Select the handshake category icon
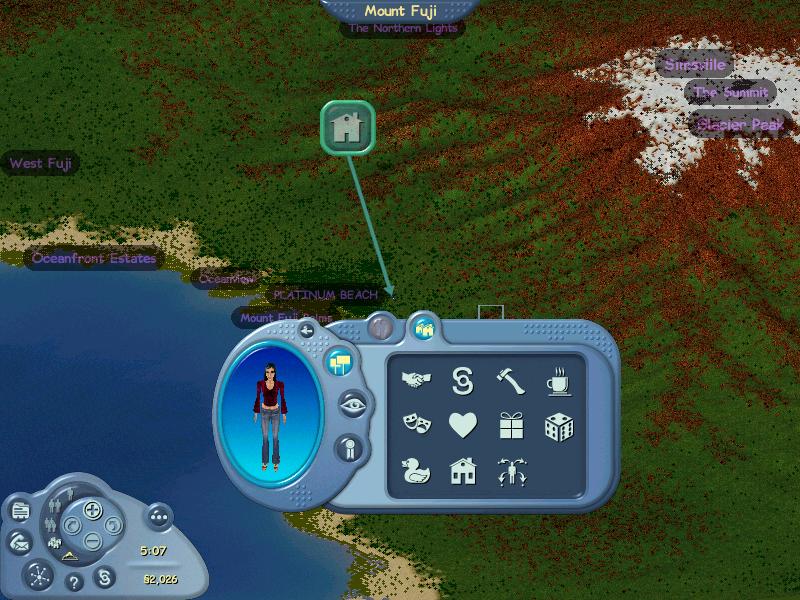This screenshot has height=600, width=800. click(x=415, y=380)
